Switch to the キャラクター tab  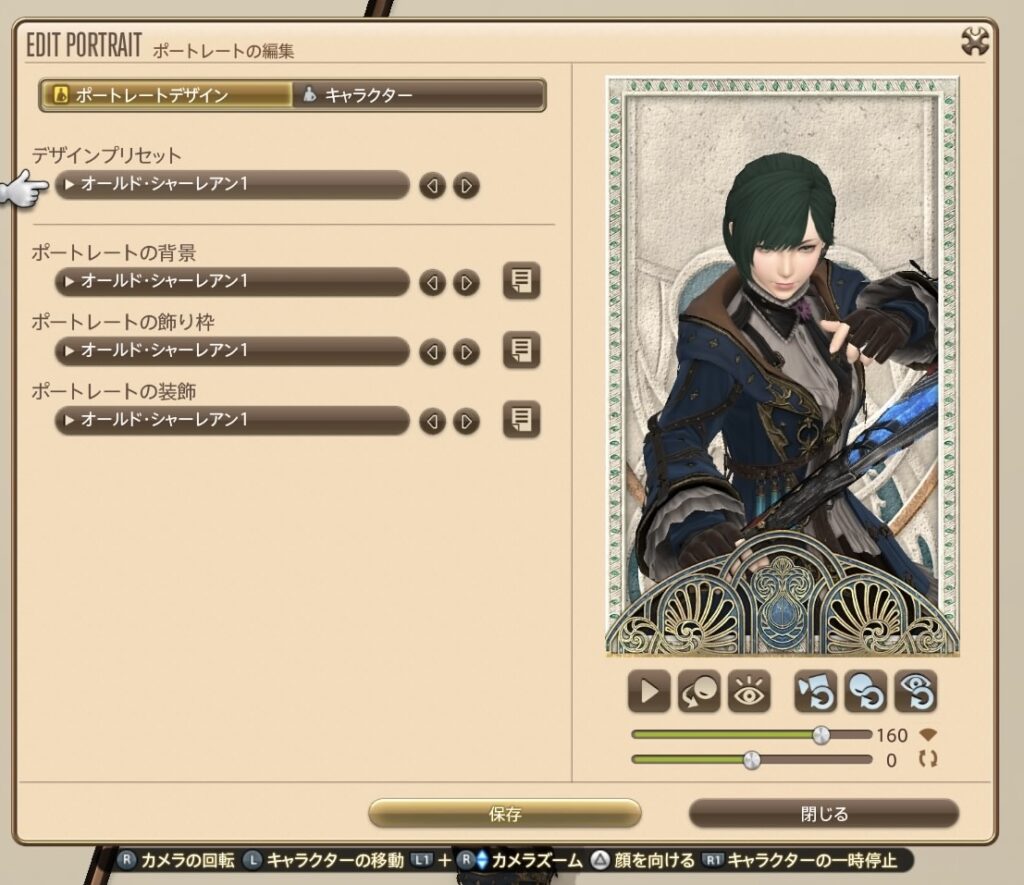tap(418, 96)
